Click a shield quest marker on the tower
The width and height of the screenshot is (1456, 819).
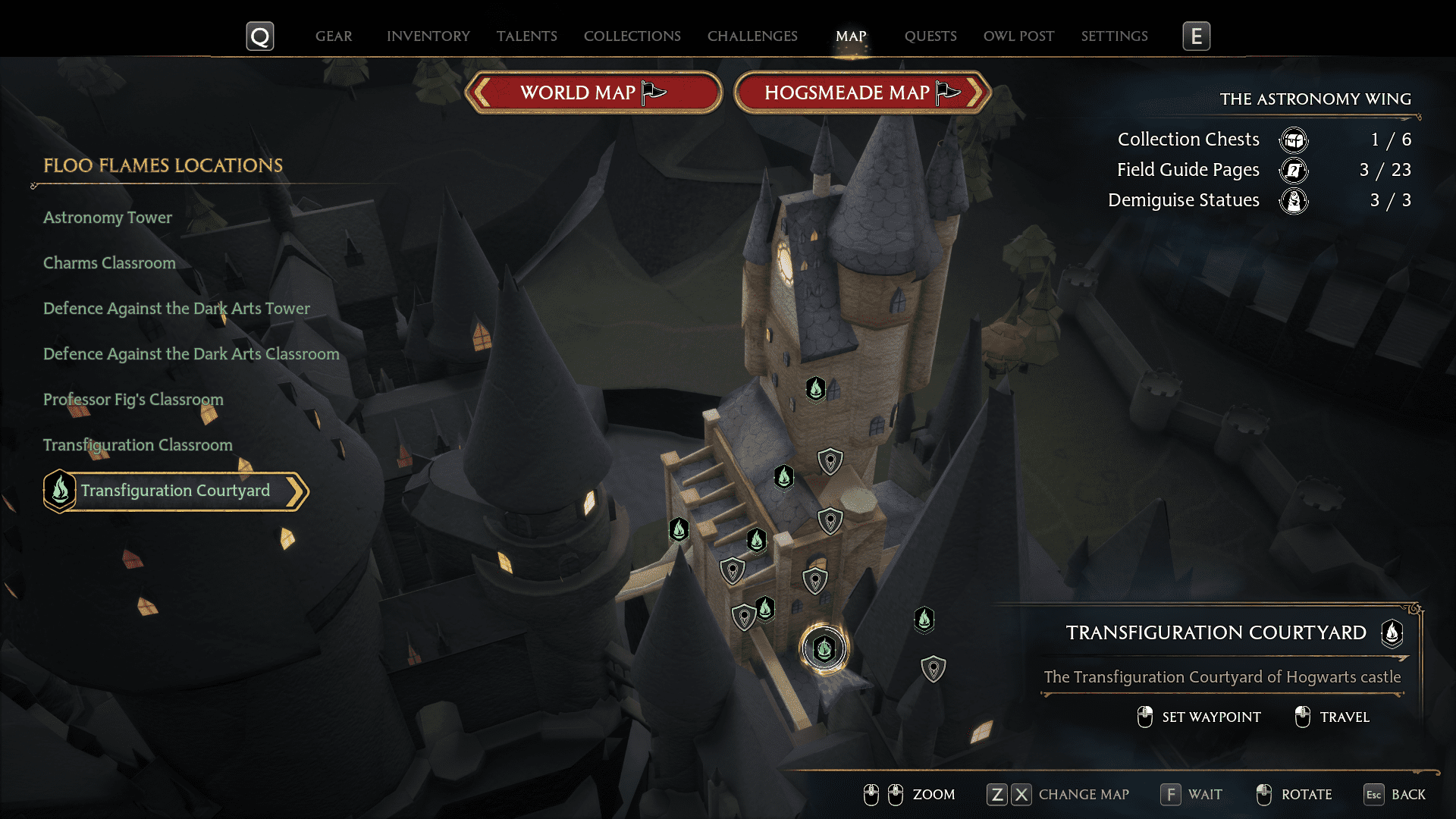click(x=830, y=461)
